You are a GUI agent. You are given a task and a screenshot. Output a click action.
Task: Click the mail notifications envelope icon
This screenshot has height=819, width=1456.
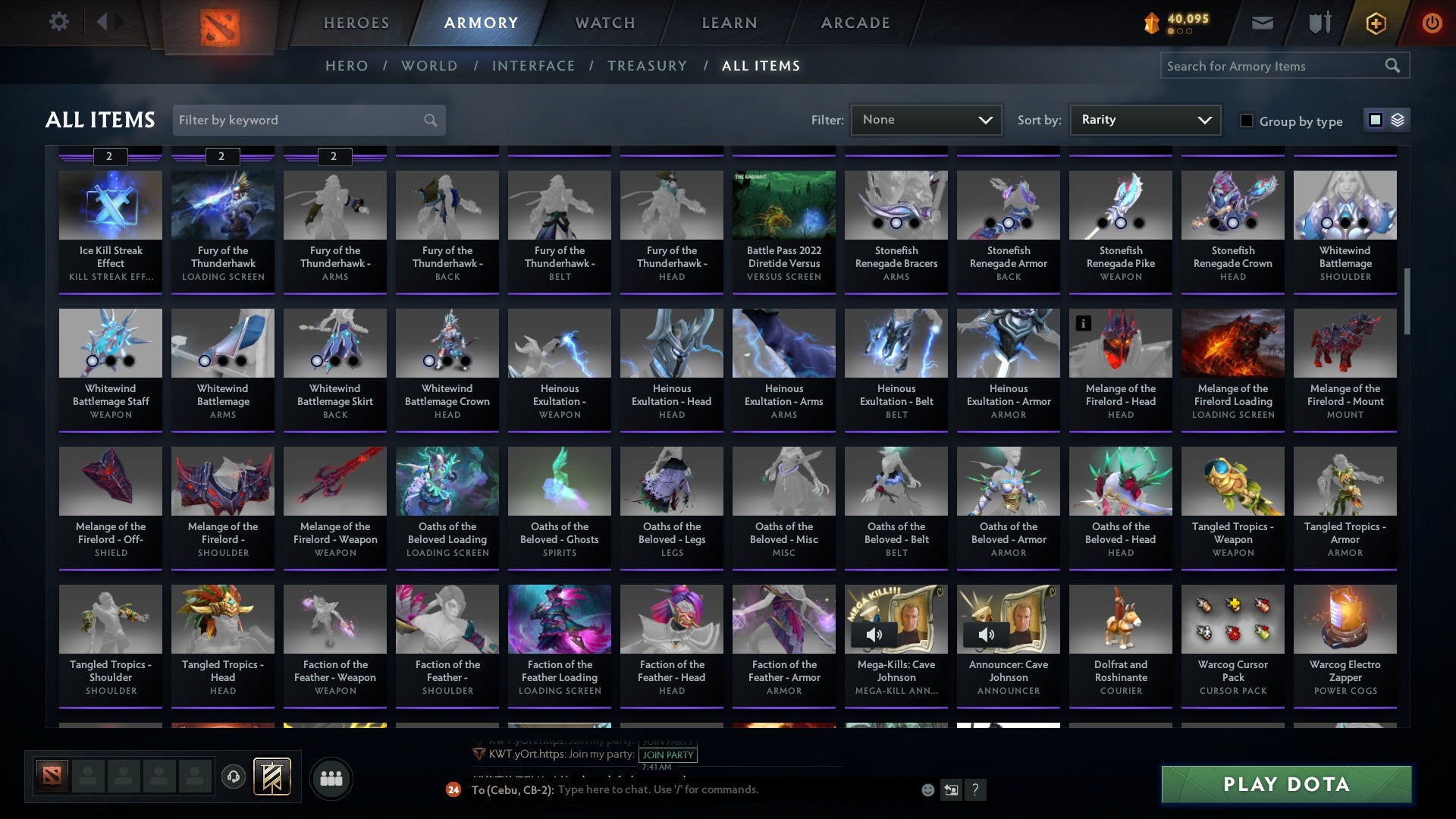tap(1262, 22)
